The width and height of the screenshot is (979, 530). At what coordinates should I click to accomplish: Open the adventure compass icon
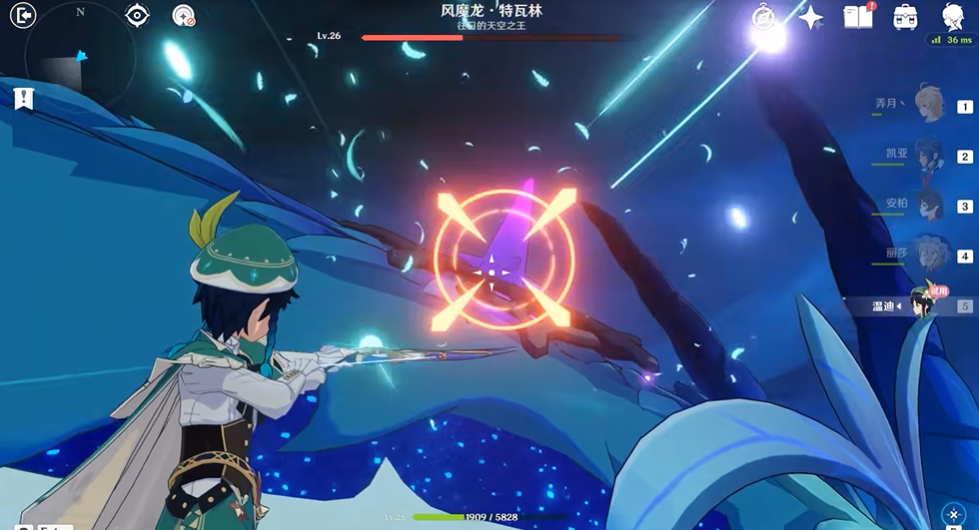point(765,17)
